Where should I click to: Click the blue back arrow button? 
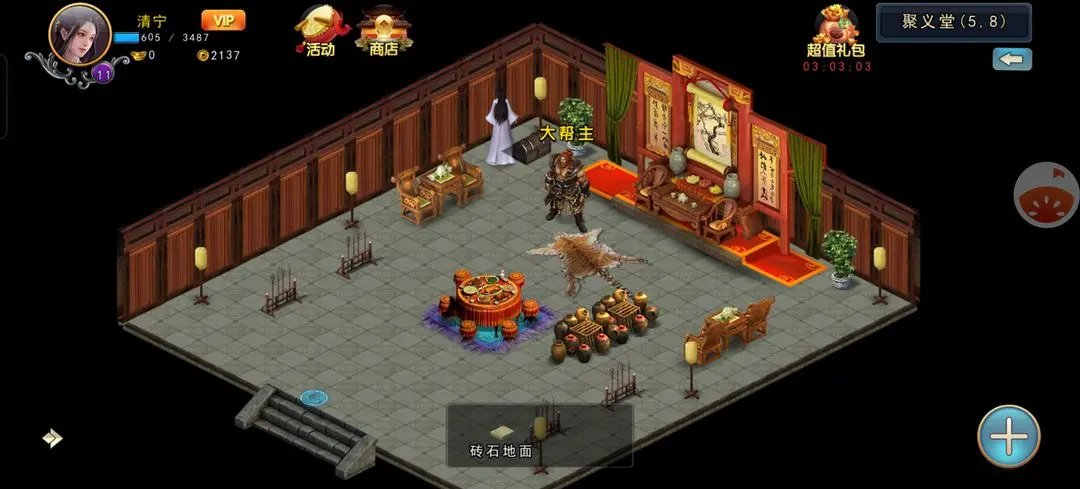click(x=1012, y=59)
